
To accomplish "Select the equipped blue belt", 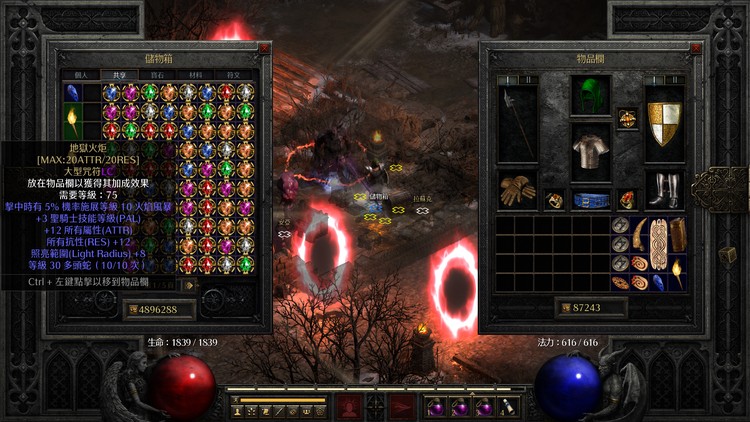I will click(590, 199).
